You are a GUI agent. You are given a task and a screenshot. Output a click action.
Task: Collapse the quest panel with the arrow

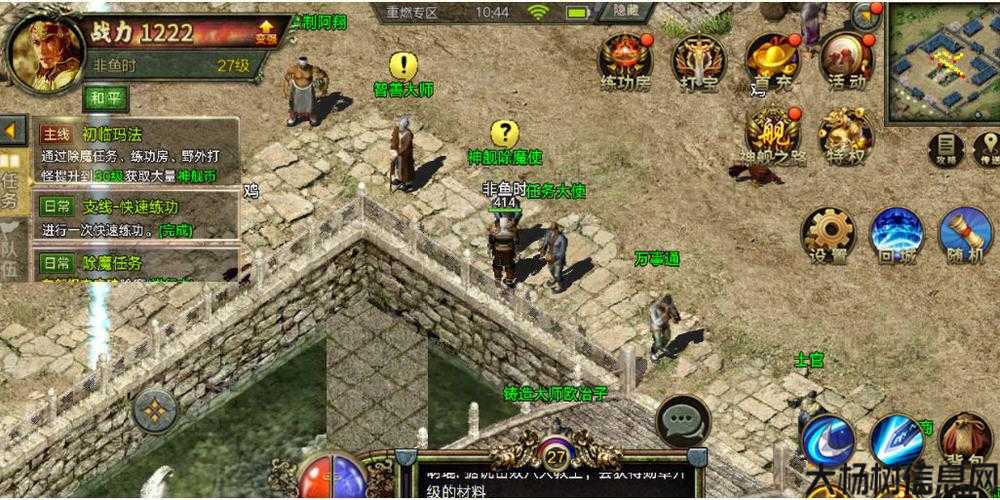[12, 130]
